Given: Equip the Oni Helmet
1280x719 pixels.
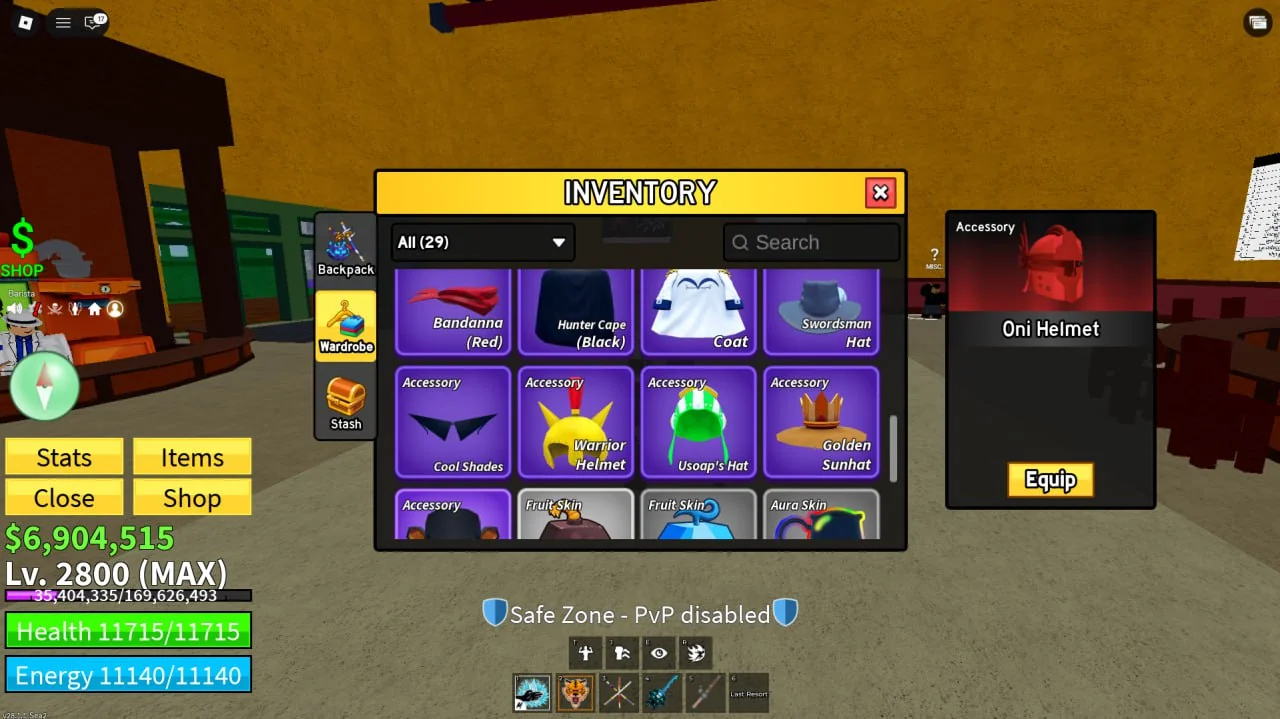Looking at the screenshot, I should click(1050, 480).
